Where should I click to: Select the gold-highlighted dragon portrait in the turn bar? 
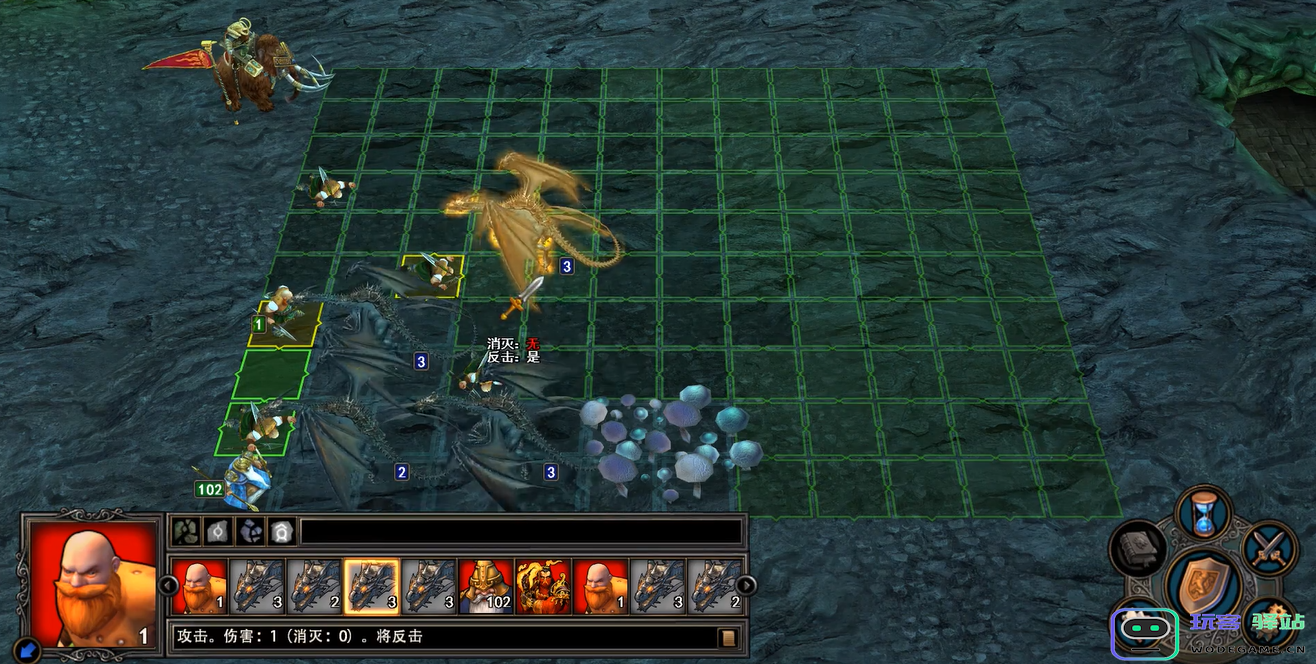[x=371, y=585]
